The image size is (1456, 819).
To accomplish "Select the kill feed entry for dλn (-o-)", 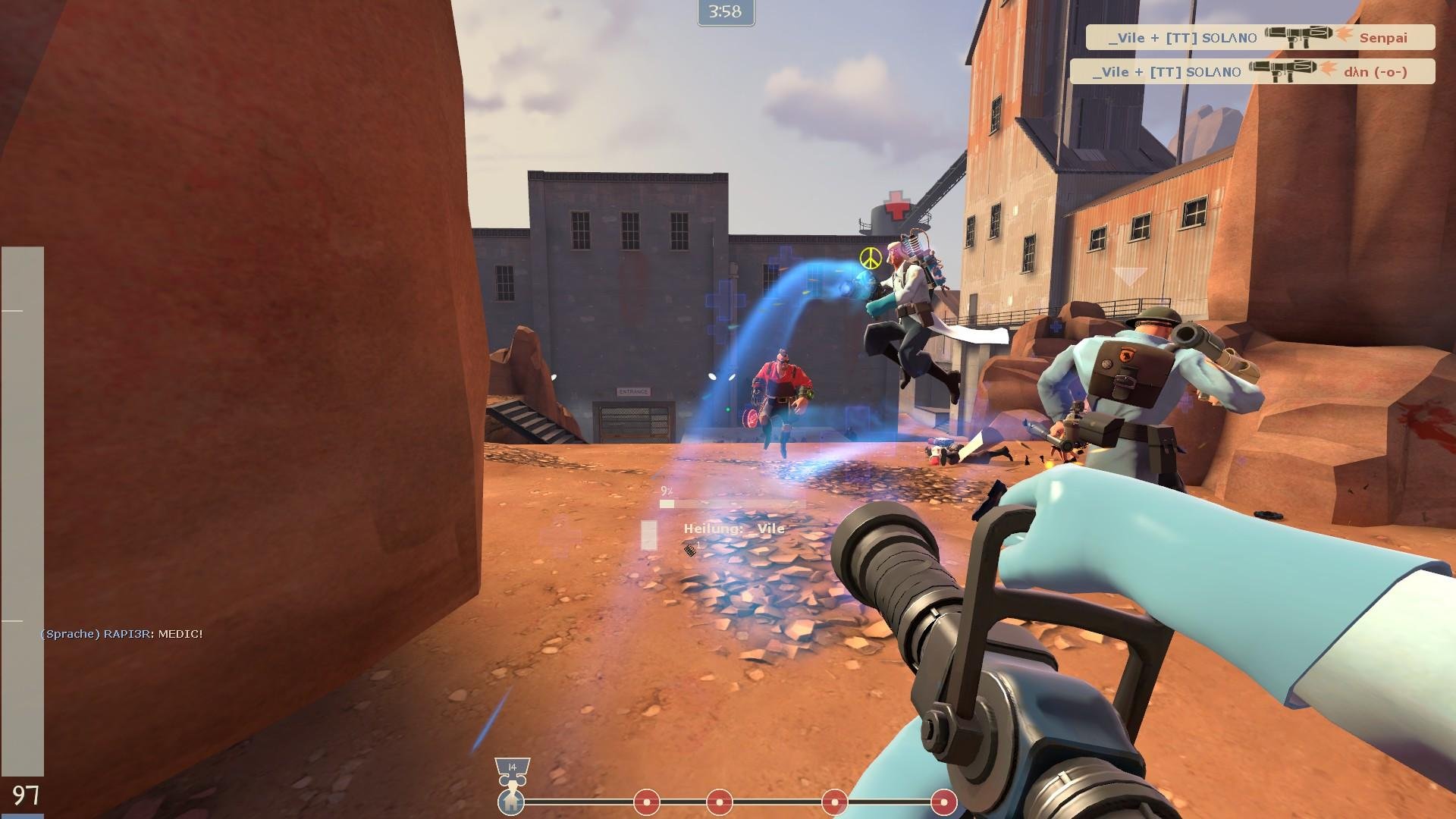I will [1252, 71].
